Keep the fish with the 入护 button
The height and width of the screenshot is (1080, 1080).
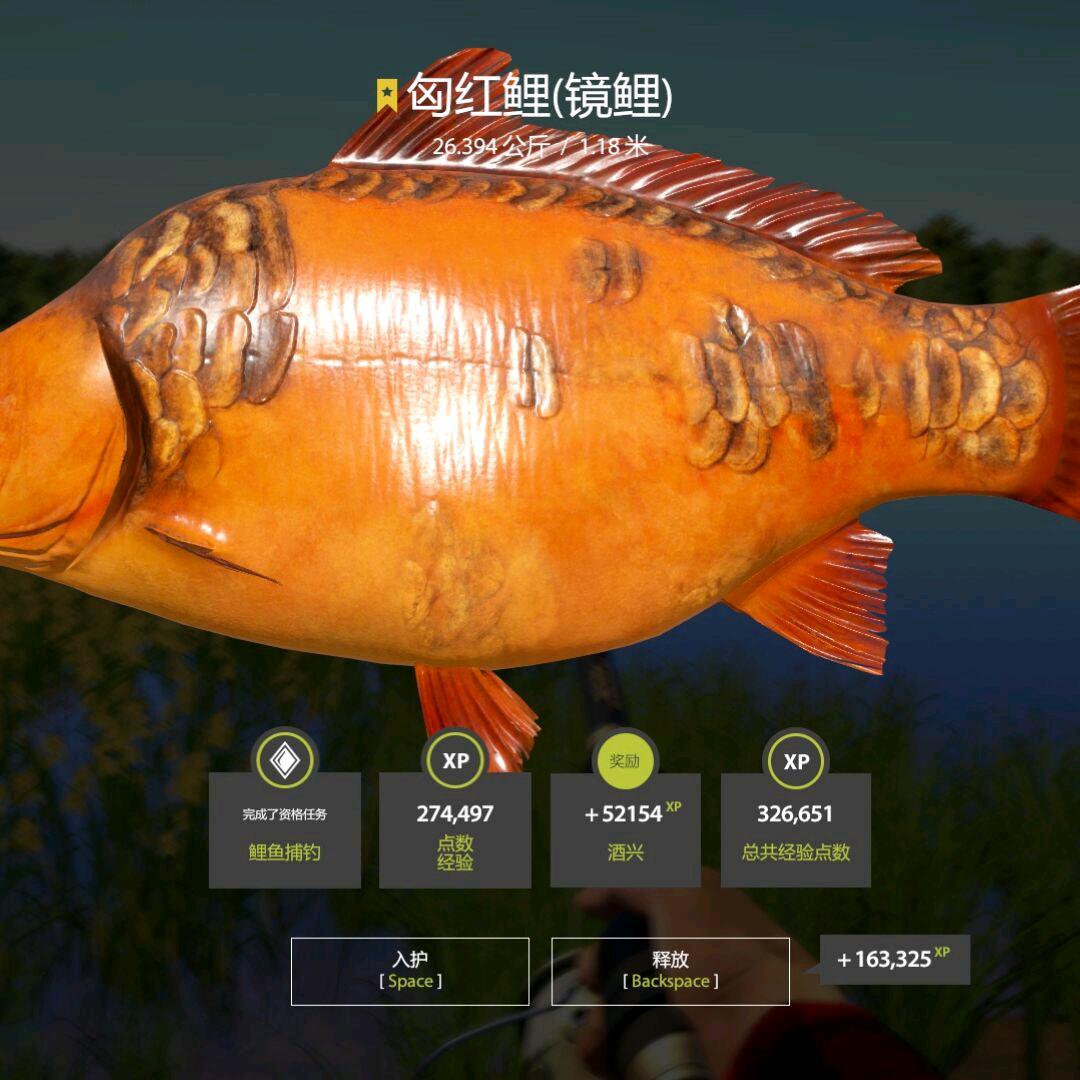coord(410,970)
